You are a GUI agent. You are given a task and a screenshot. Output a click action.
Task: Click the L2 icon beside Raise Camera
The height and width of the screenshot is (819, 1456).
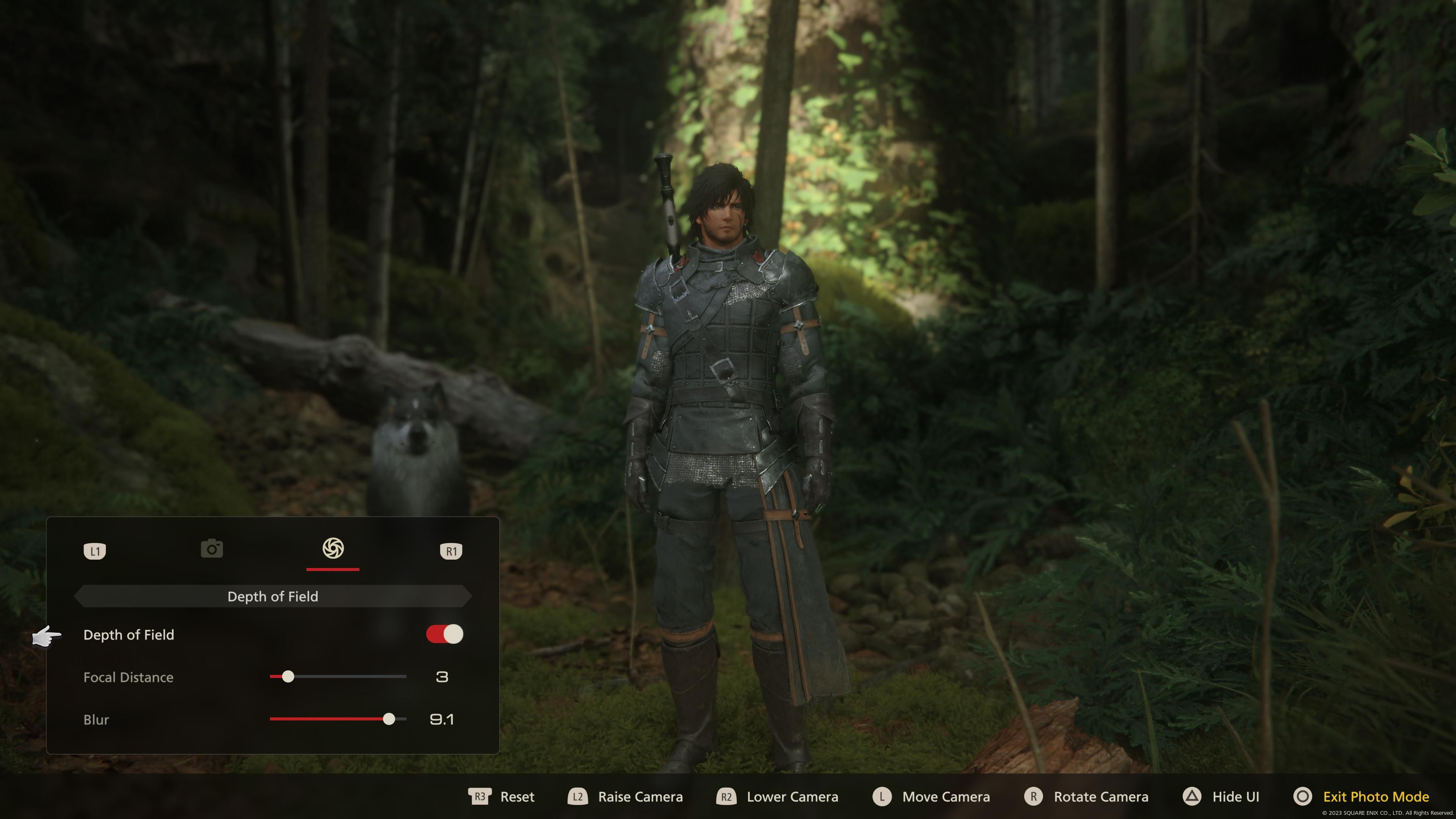[577, 797]
